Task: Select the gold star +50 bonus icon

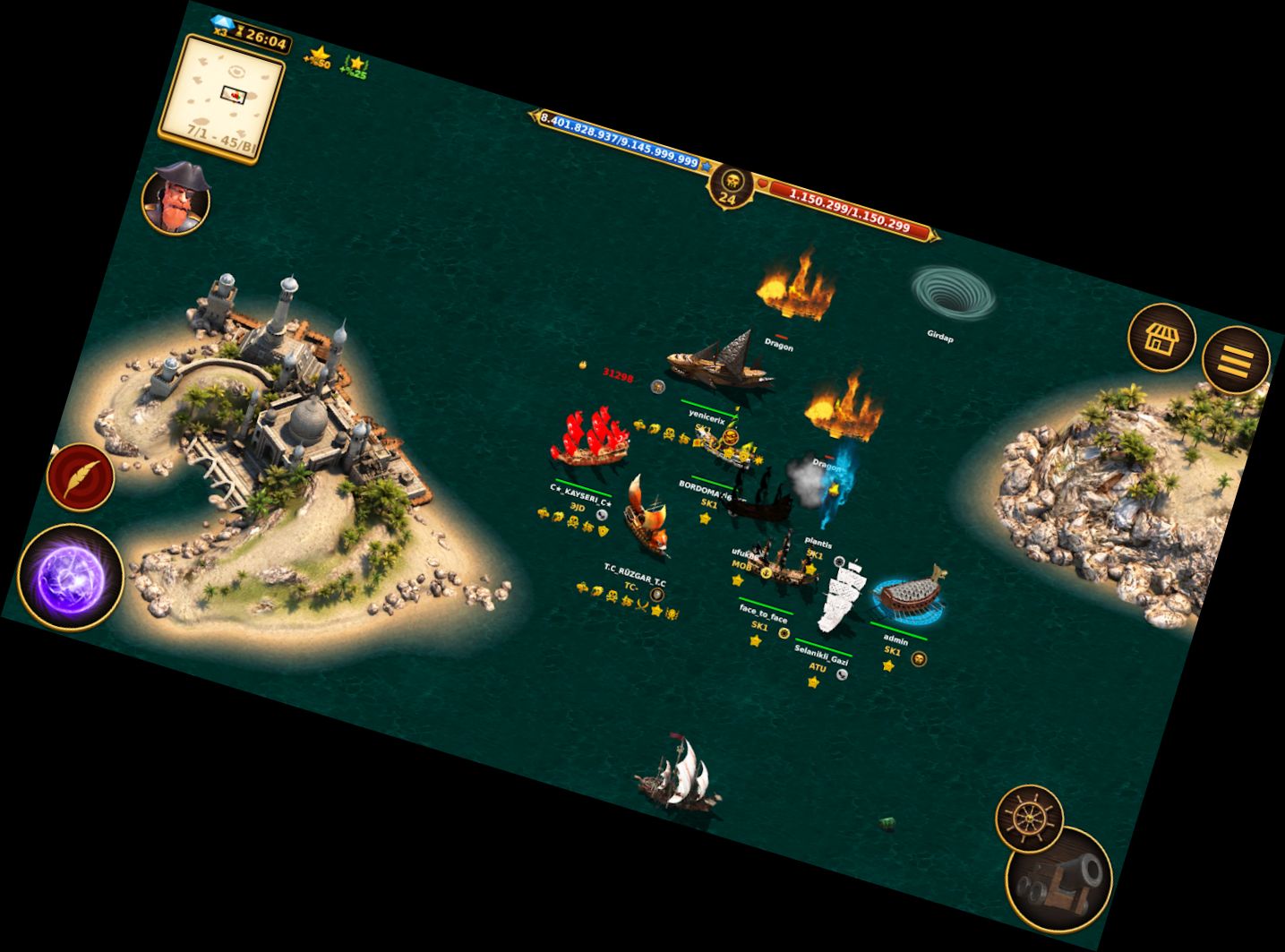Action: [x=318, y=57]
